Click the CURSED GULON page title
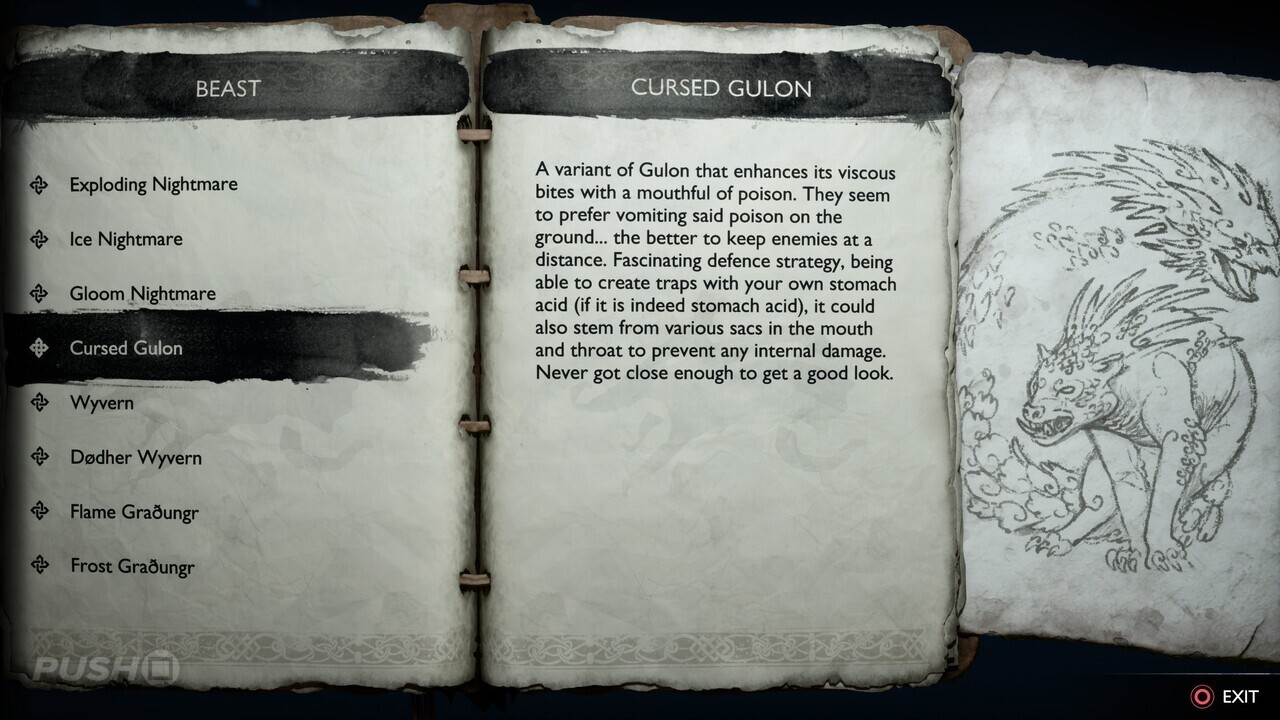The height and width of the screenshot is (720, 1280). coord(722,88)
